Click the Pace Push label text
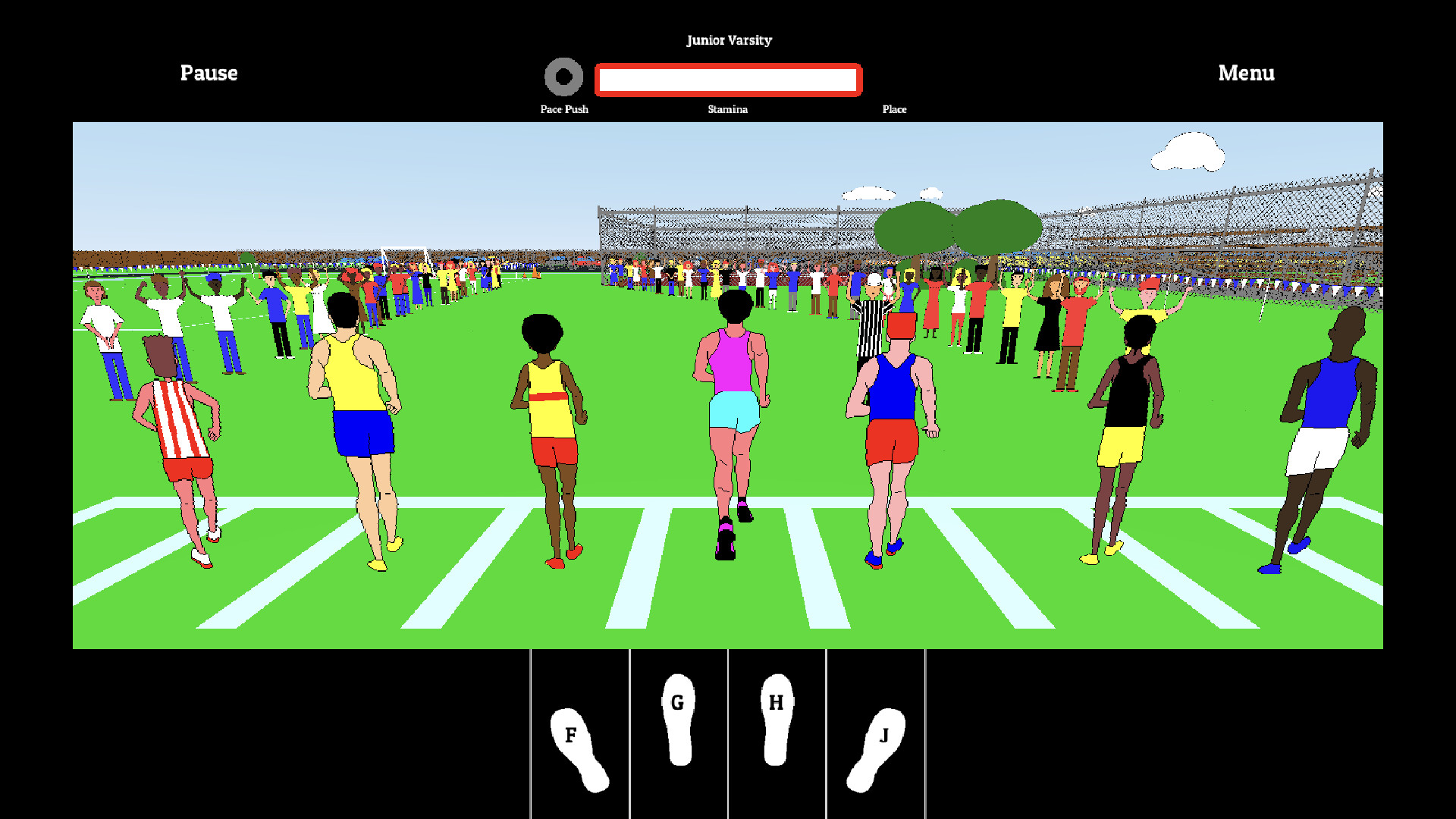1456x819 pixels. [x=564, y=109]
